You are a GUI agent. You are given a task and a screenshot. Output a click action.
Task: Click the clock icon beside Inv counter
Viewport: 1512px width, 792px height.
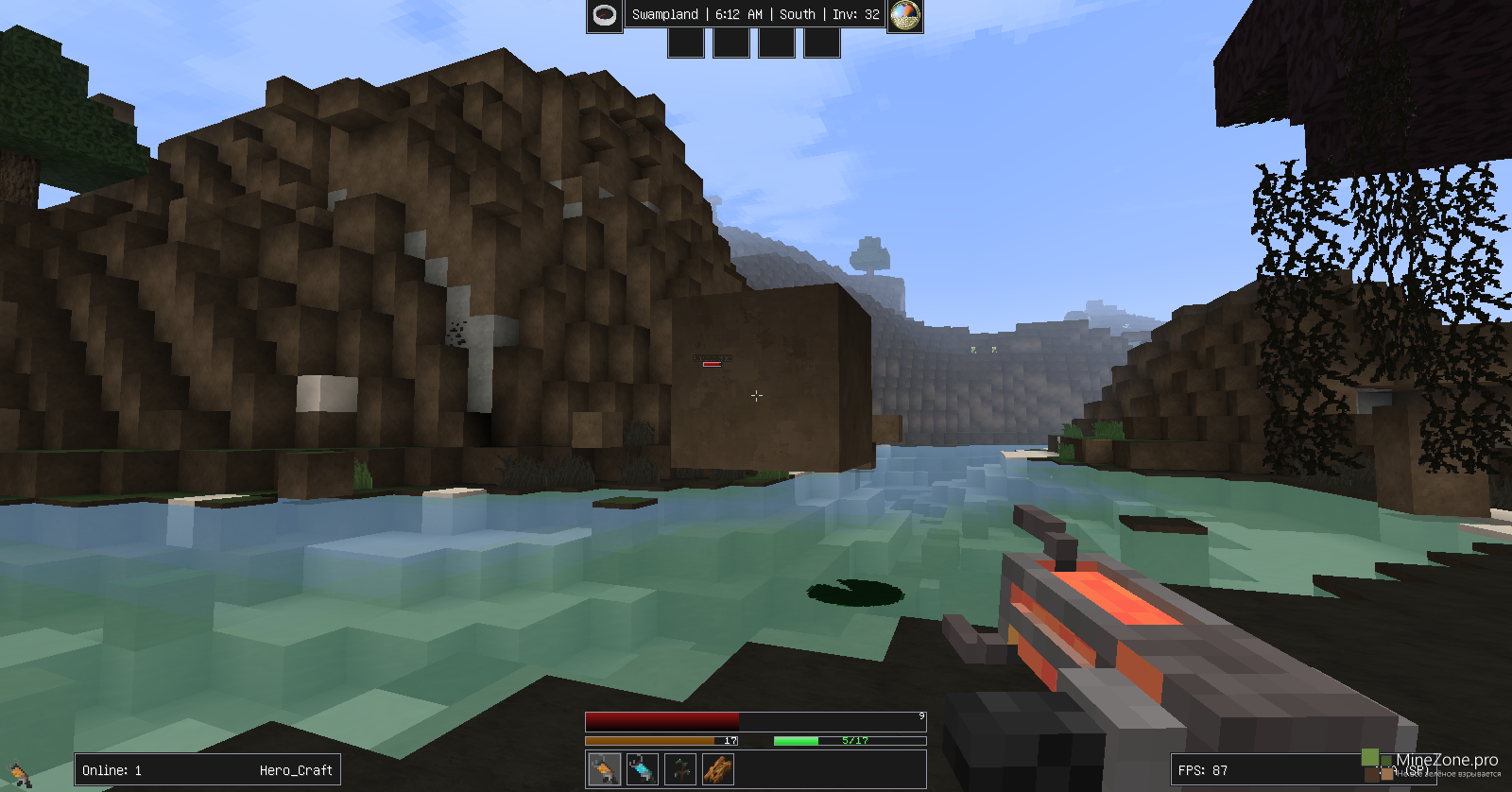click(905, 15)
